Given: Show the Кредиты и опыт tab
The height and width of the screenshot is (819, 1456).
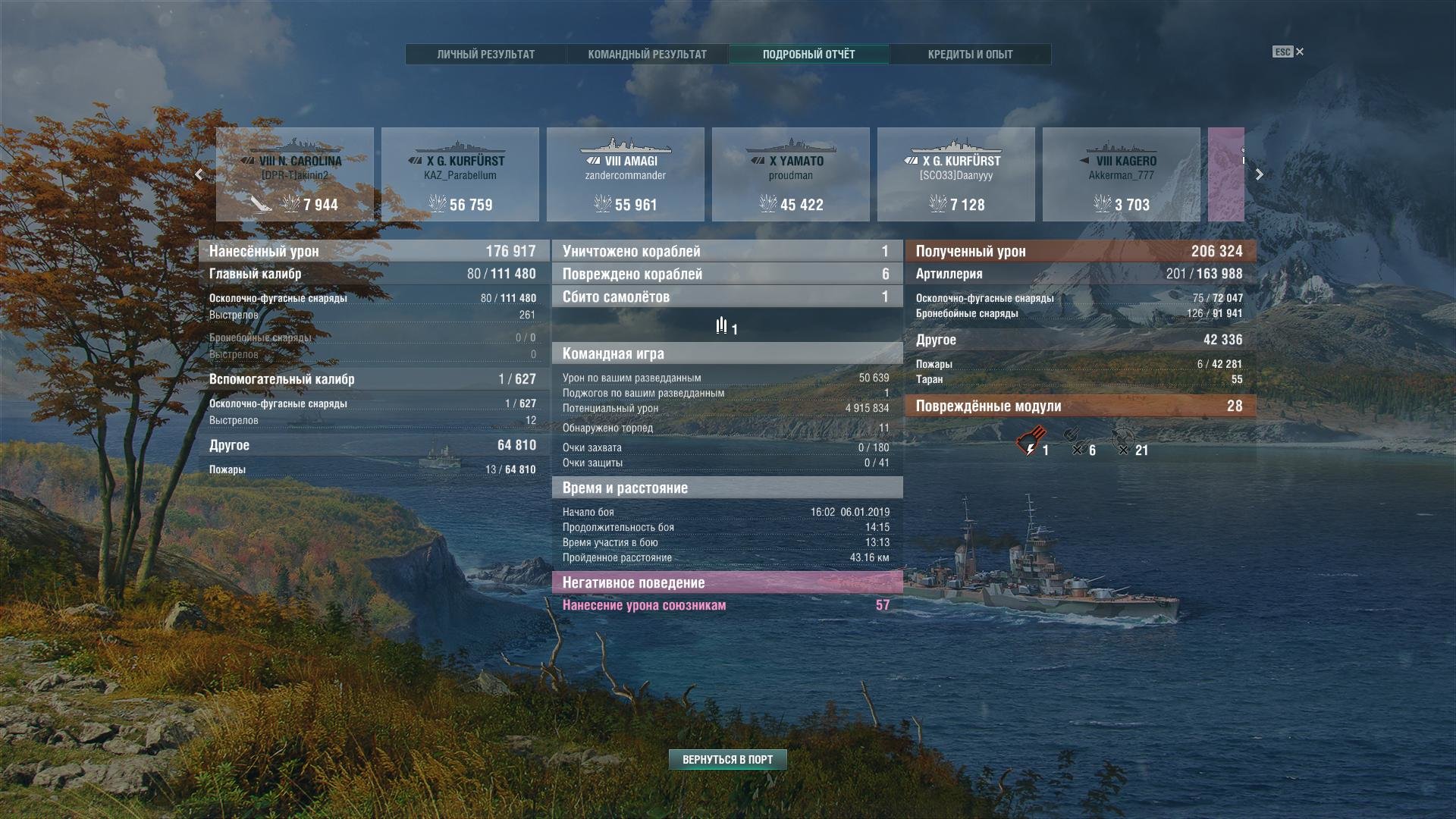Looking at the screenshot, I should point(970,55).
